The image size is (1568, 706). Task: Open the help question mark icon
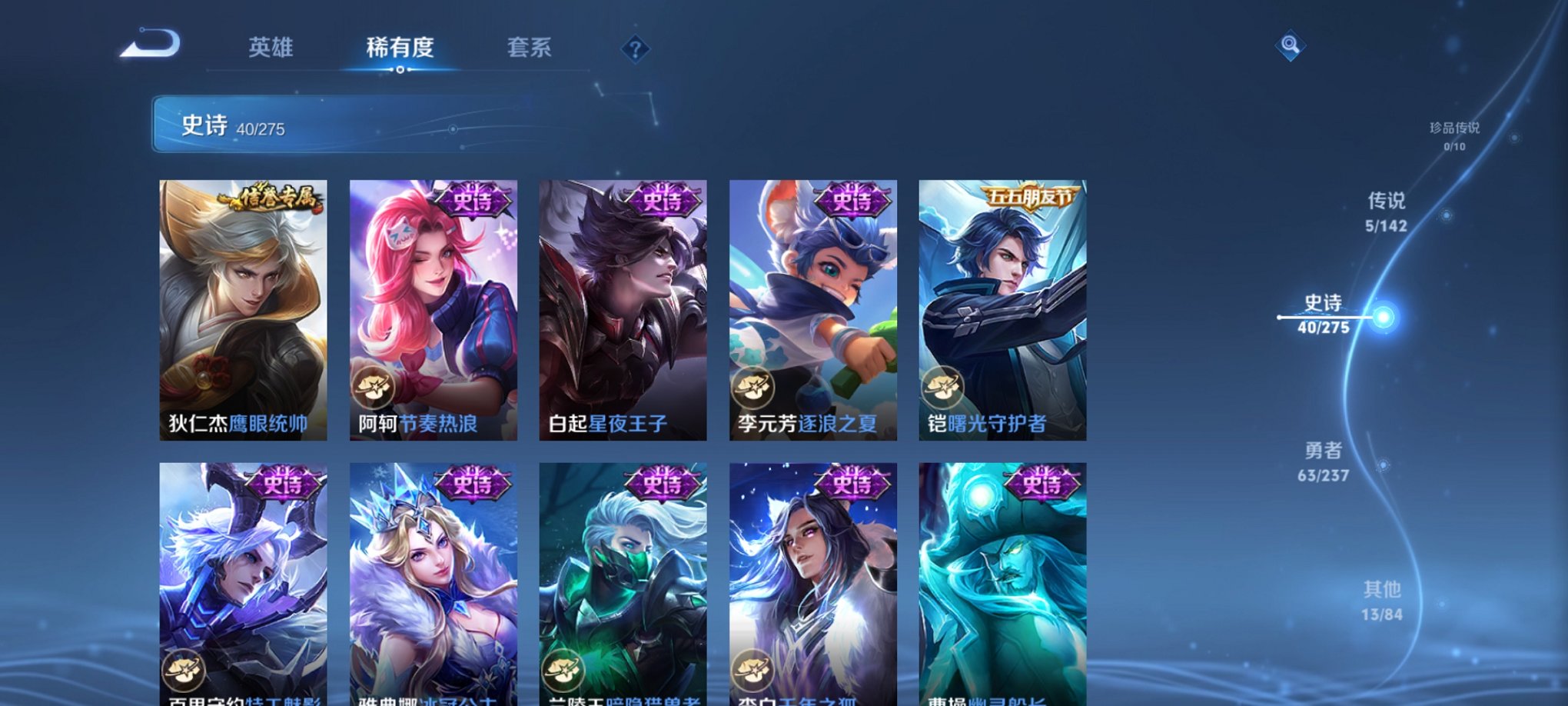coord(634,48)
